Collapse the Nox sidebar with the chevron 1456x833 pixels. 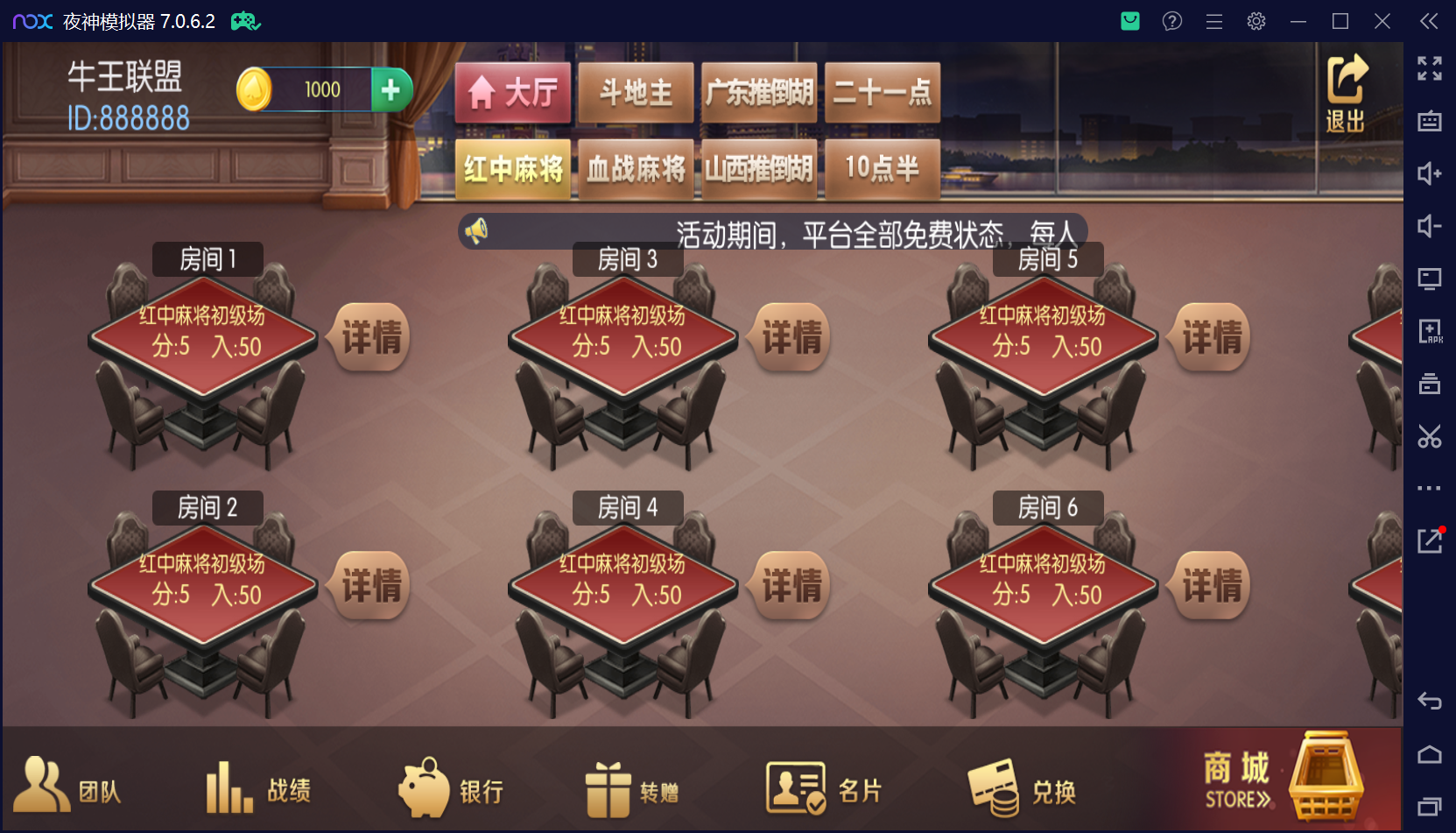click(x=1427, y=21)
